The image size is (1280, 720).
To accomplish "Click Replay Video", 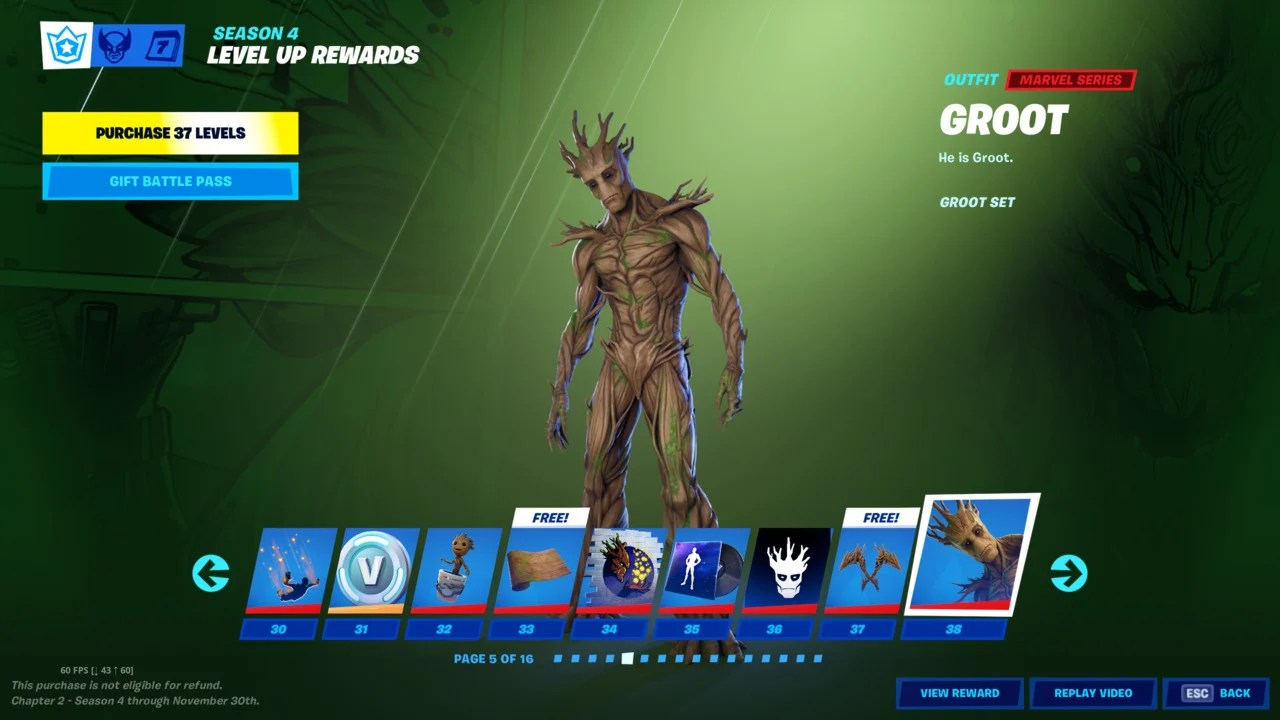I will [x=1093, y=693].
